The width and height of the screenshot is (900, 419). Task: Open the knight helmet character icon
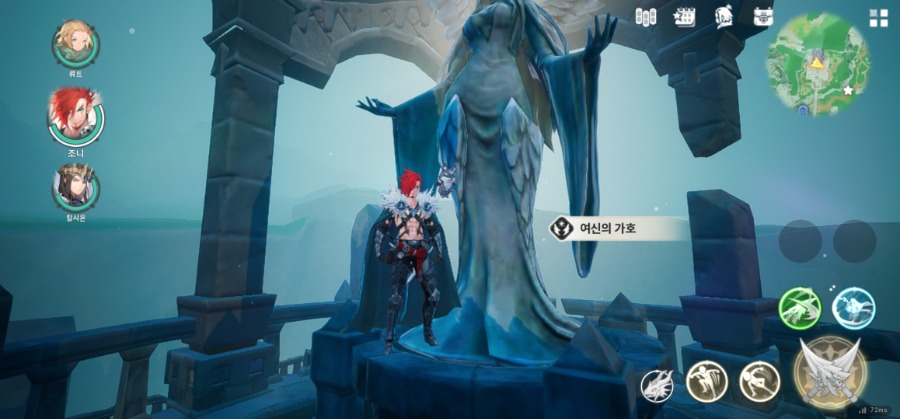click(724, 17)
